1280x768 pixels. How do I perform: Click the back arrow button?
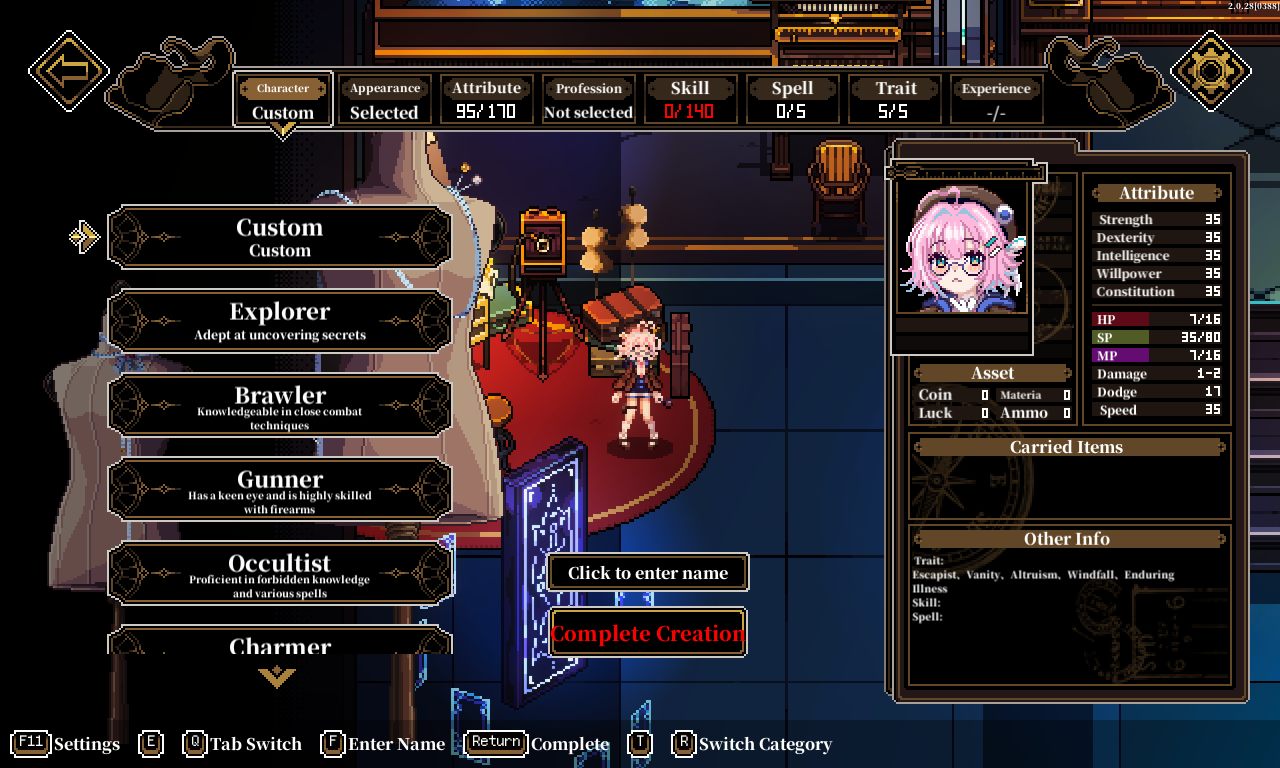69,71
